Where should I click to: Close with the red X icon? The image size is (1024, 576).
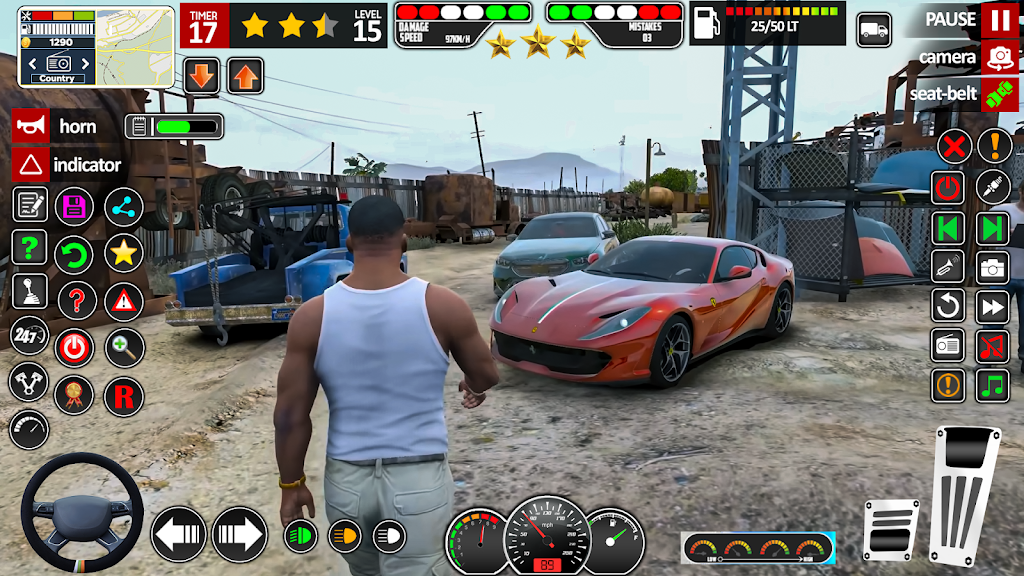pyautogui.click(x=955, y=147)
